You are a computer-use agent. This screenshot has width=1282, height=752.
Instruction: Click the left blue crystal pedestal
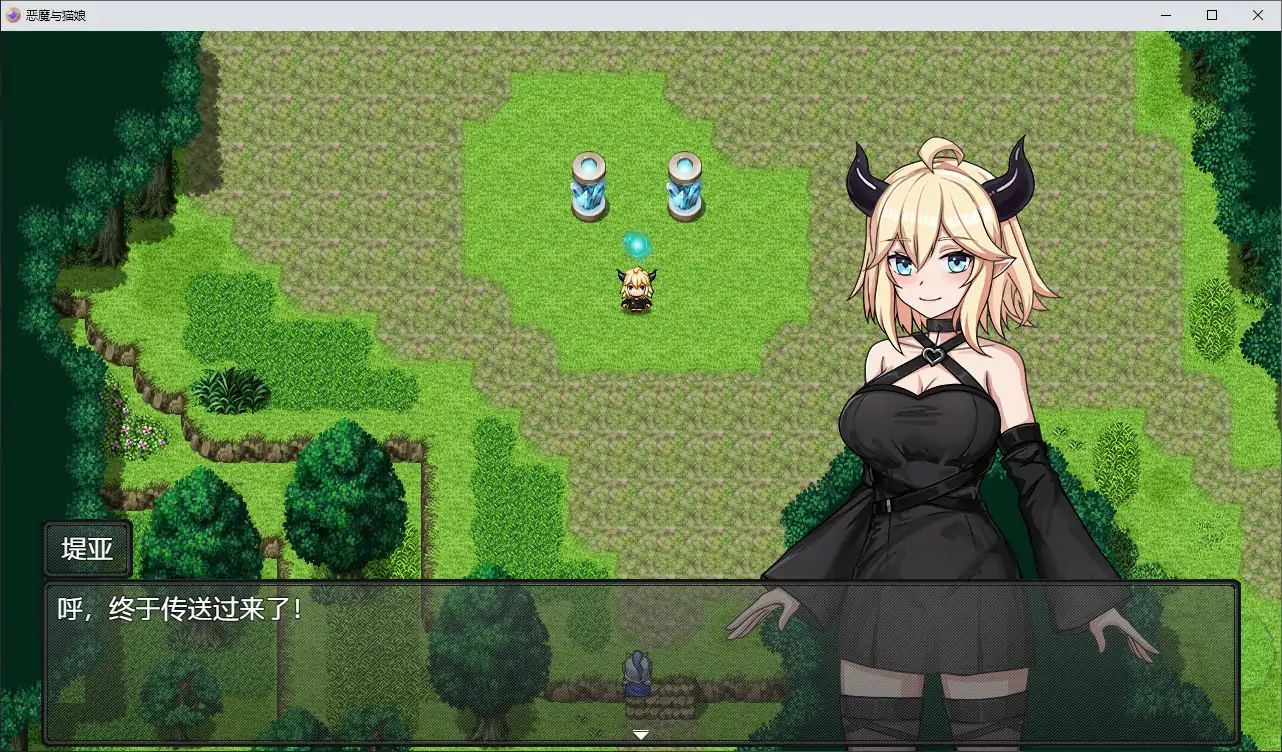(589, 185)
